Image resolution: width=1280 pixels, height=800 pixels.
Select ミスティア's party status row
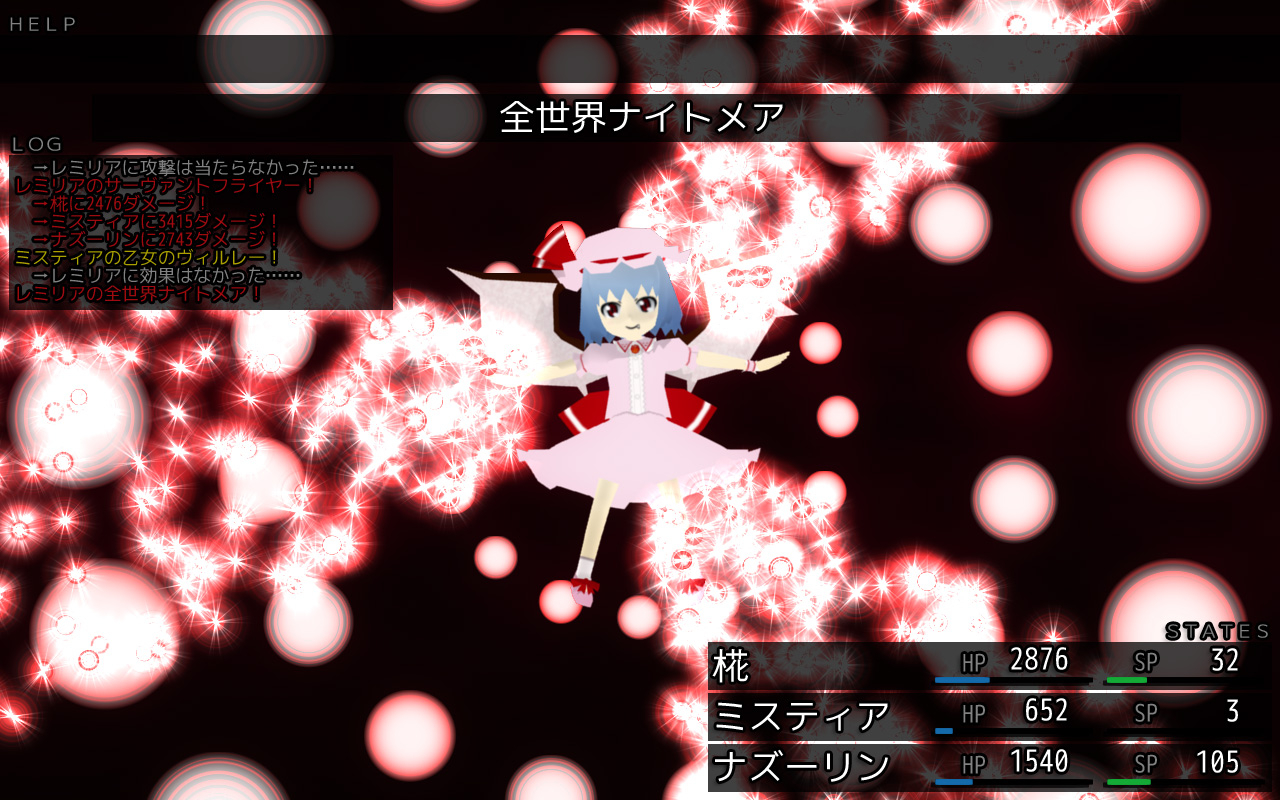tap(800, 716)
